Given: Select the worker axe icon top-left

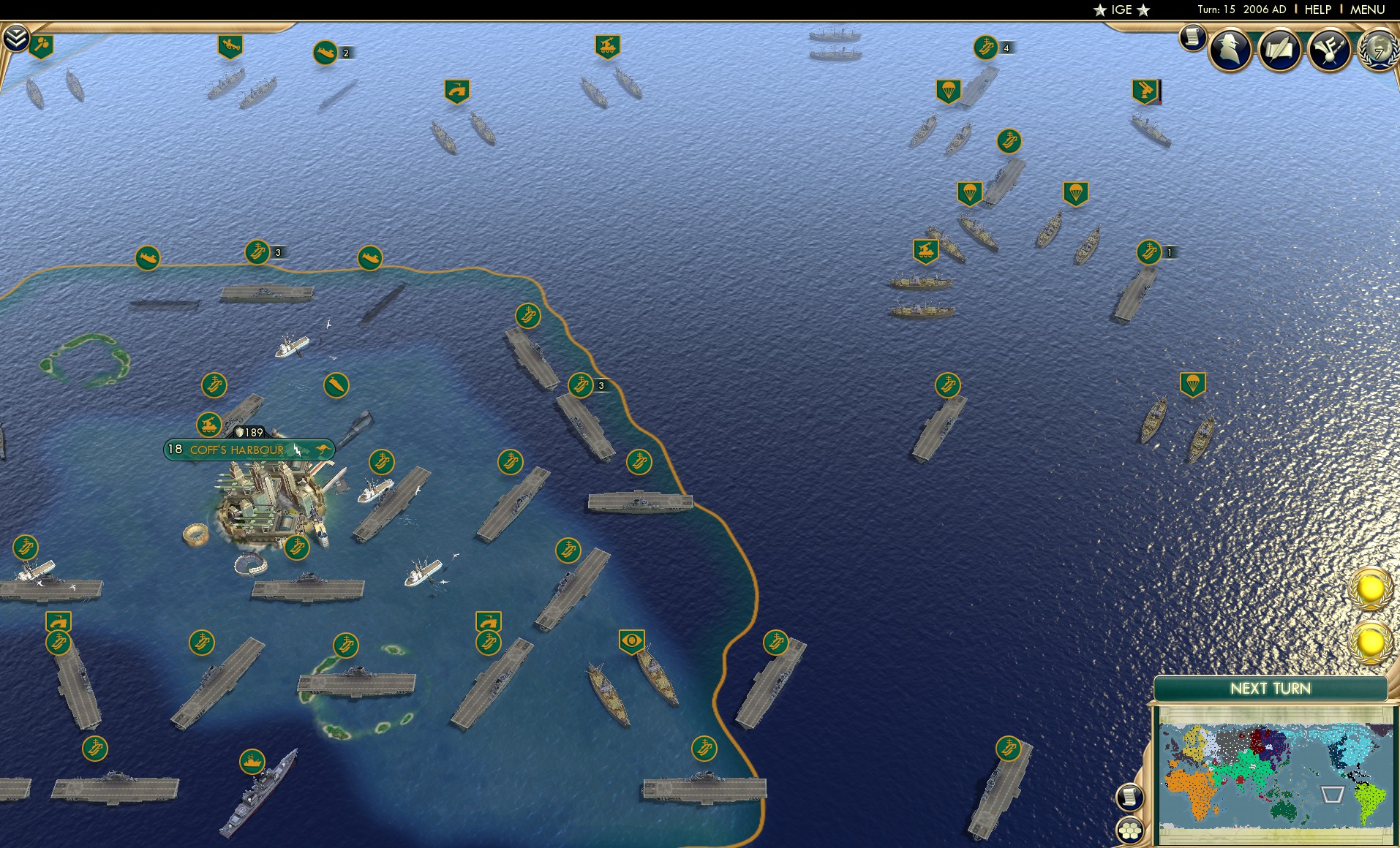Looking at the screenshot, I should pyautogui.click(x=41, y=45).
